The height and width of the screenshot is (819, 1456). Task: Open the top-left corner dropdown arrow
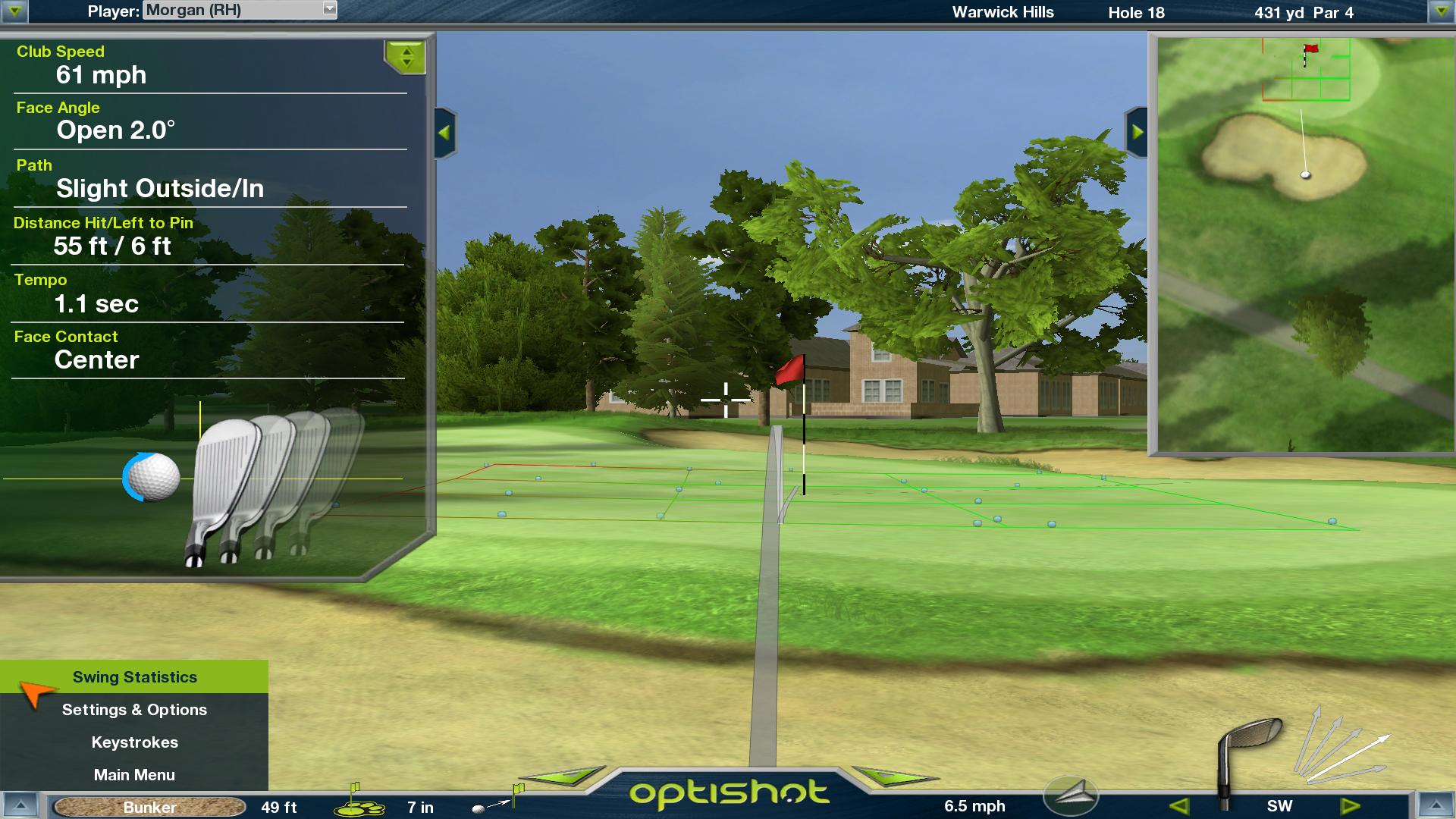coord(14,11)
